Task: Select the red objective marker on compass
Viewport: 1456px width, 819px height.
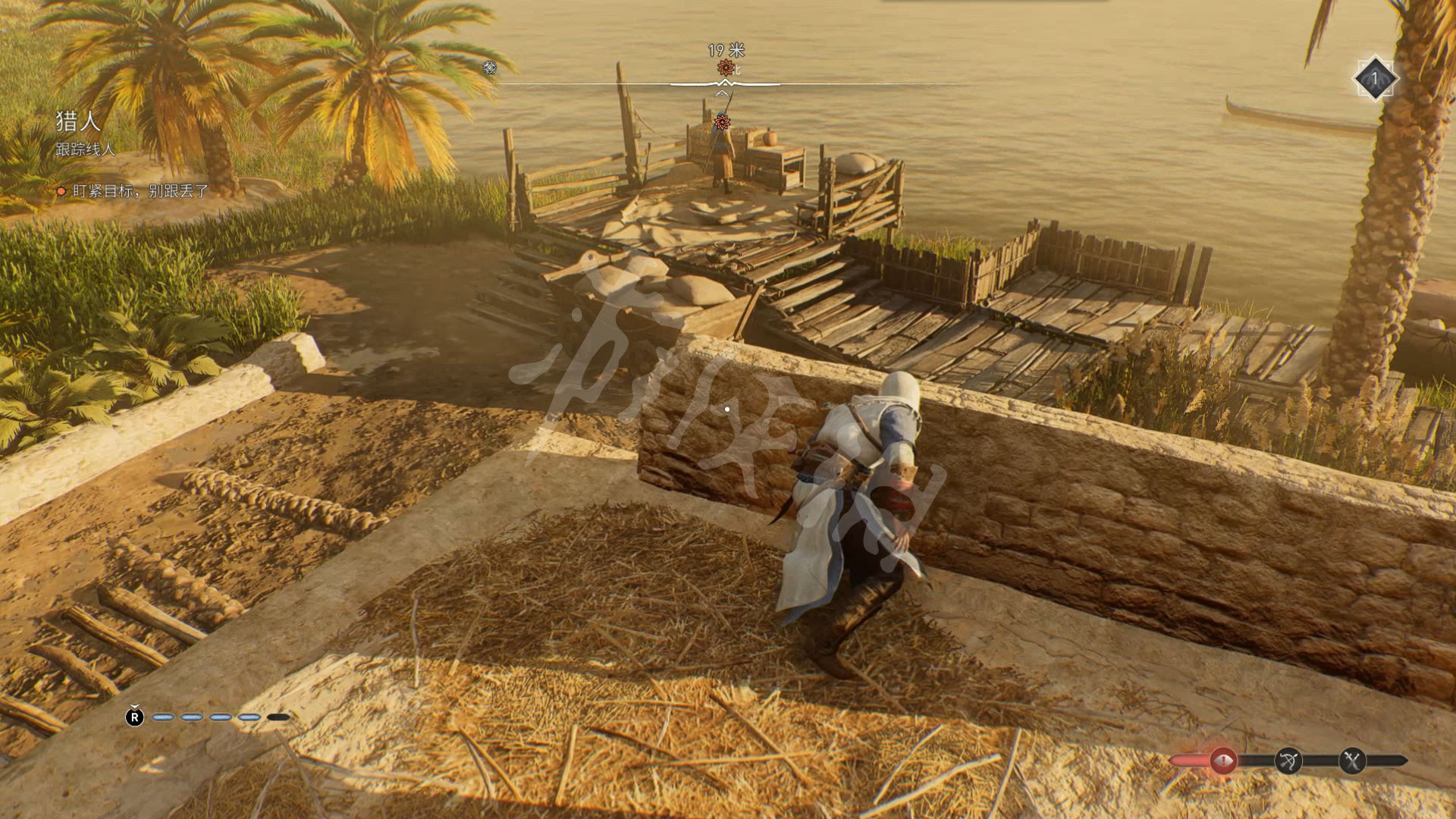Action: coord(725,68)
